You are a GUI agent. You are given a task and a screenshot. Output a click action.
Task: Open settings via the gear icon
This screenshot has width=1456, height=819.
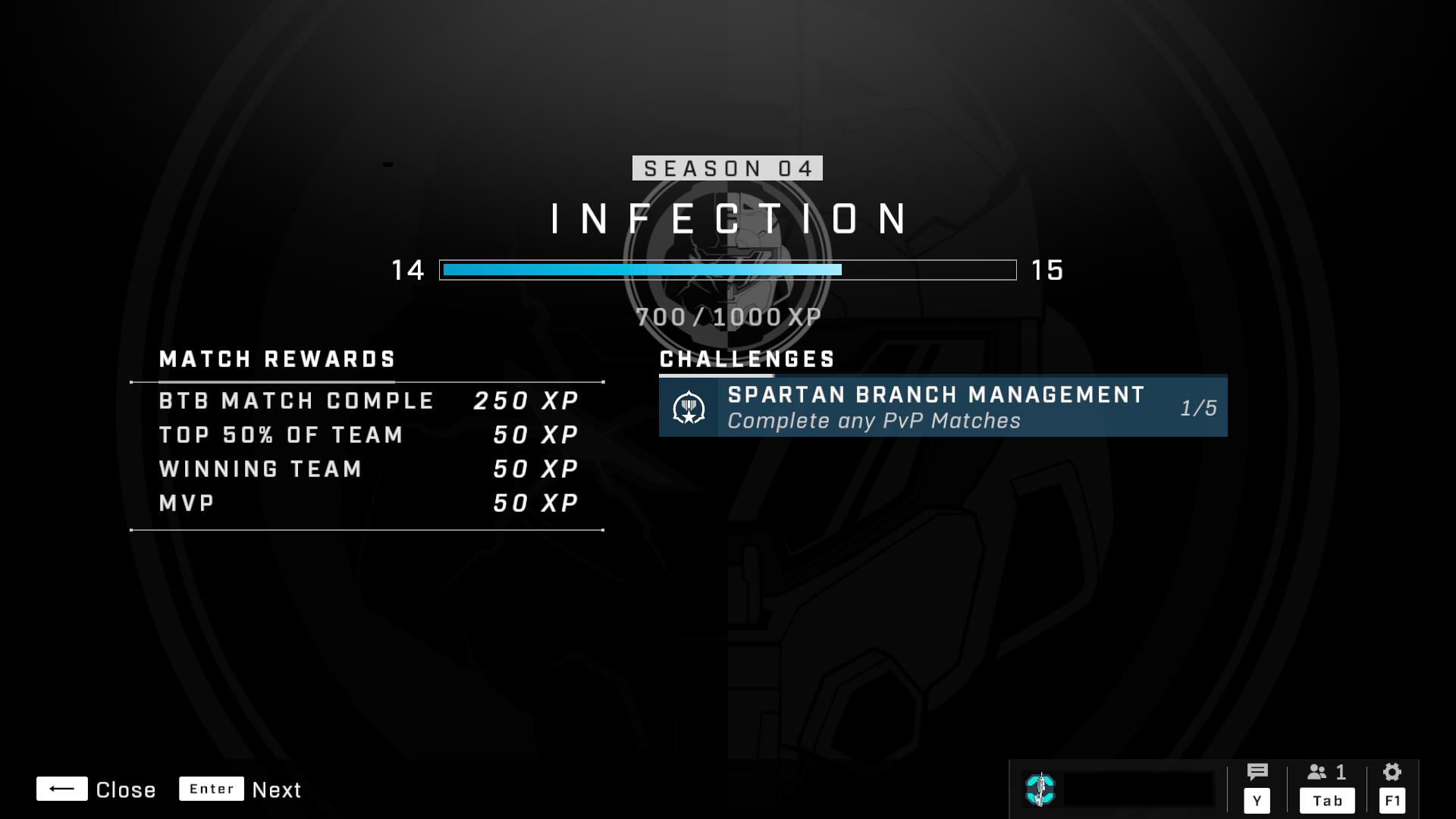1392,773
